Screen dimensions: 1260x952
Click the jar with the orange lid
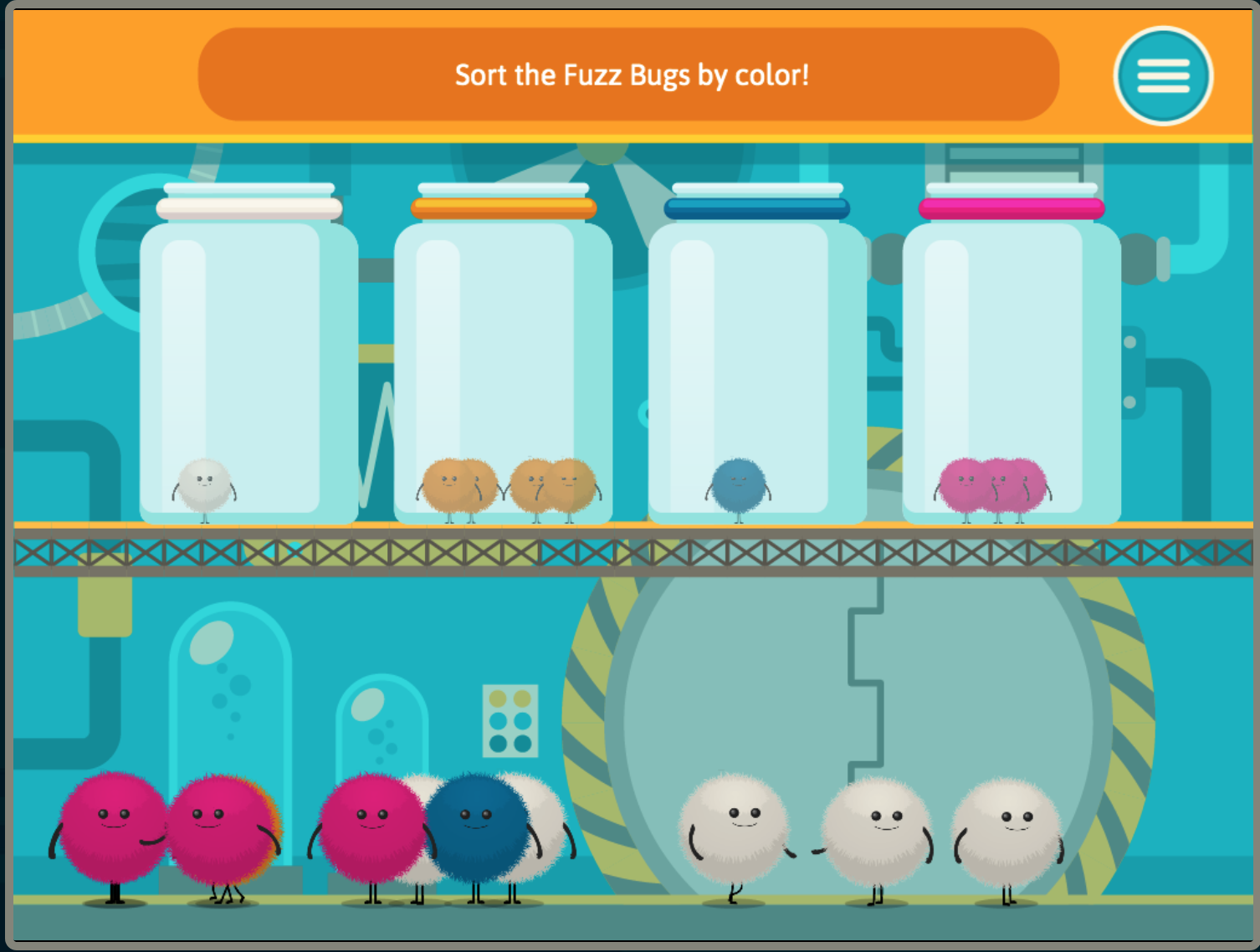(504, 360)
